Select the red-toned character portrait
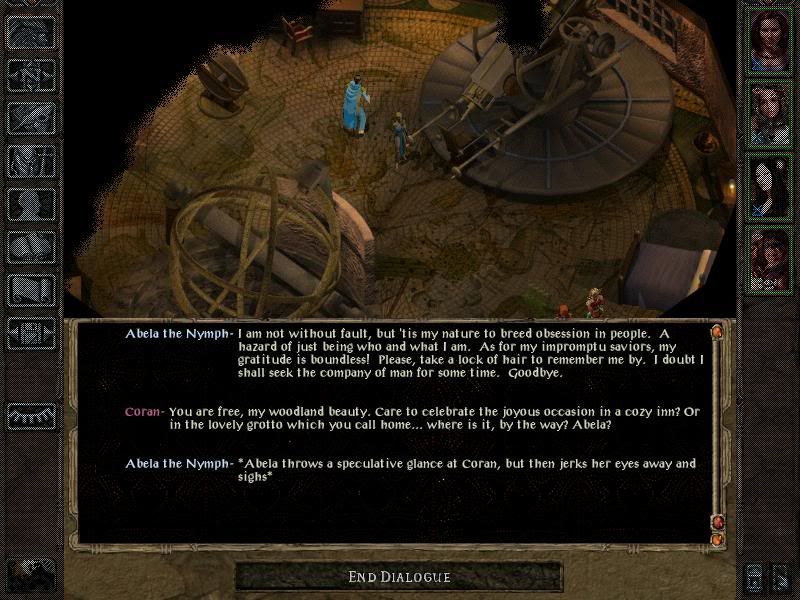Screen dimensions: 800x600 point(769,259)
